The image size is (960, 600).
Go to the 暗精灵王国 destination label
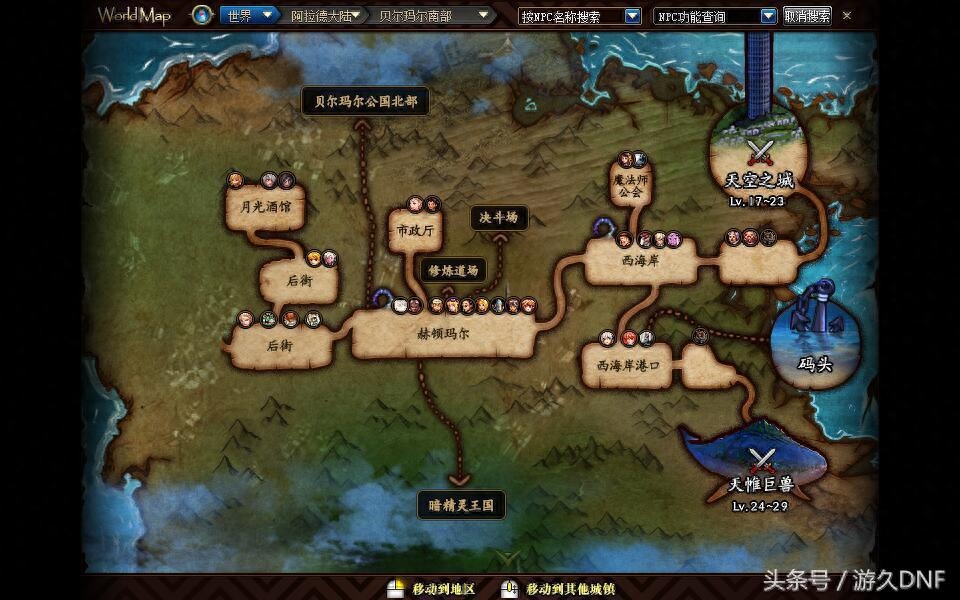pyautogui.click(x=461, y=505)
